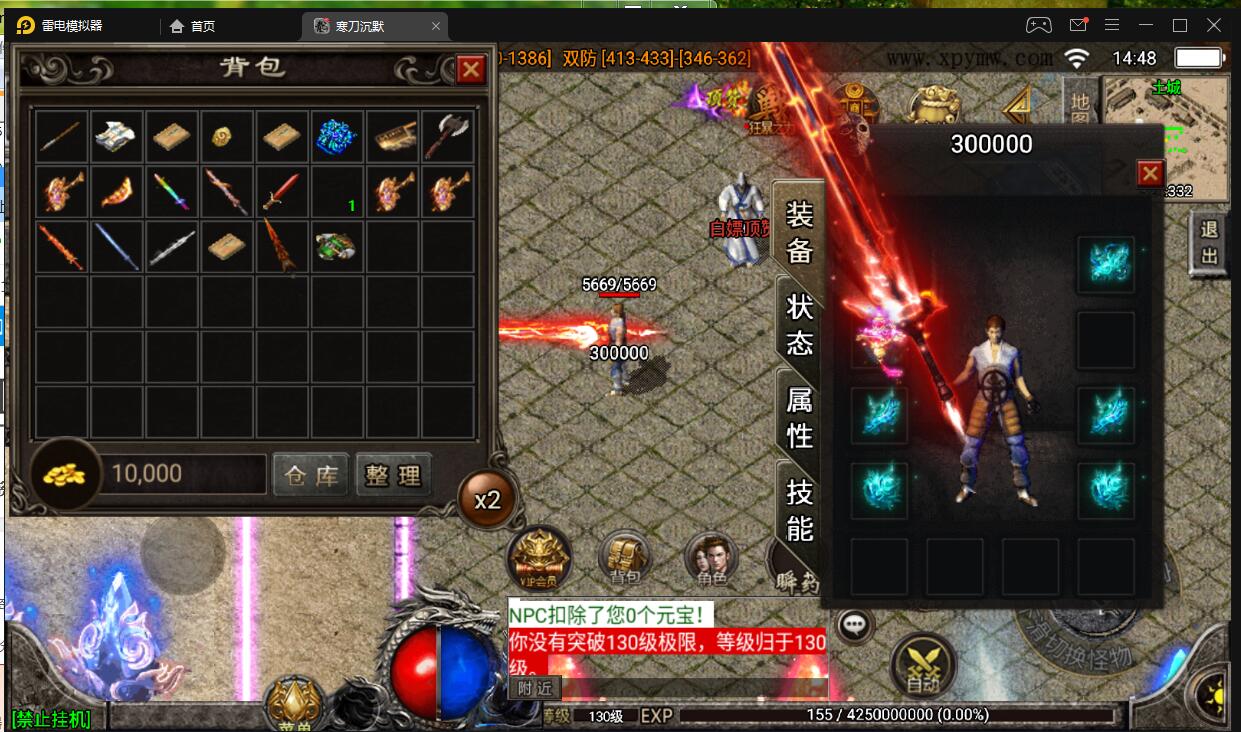Open the 属性 attributes tab
This screenshot has width=1241, height=732.
click(799, 418)
